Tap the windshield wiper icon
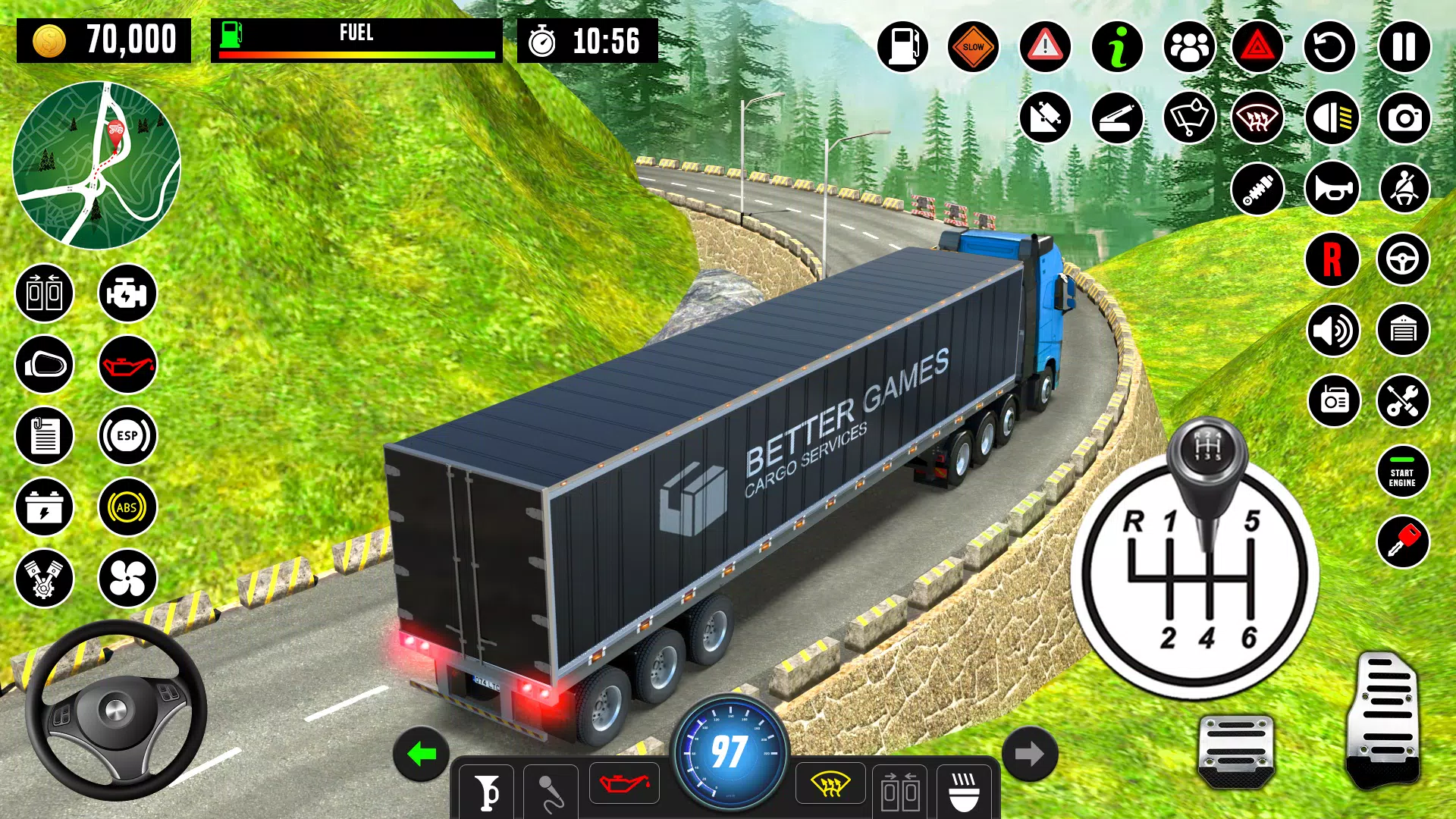The image size is (1456, 819). 1187,118
